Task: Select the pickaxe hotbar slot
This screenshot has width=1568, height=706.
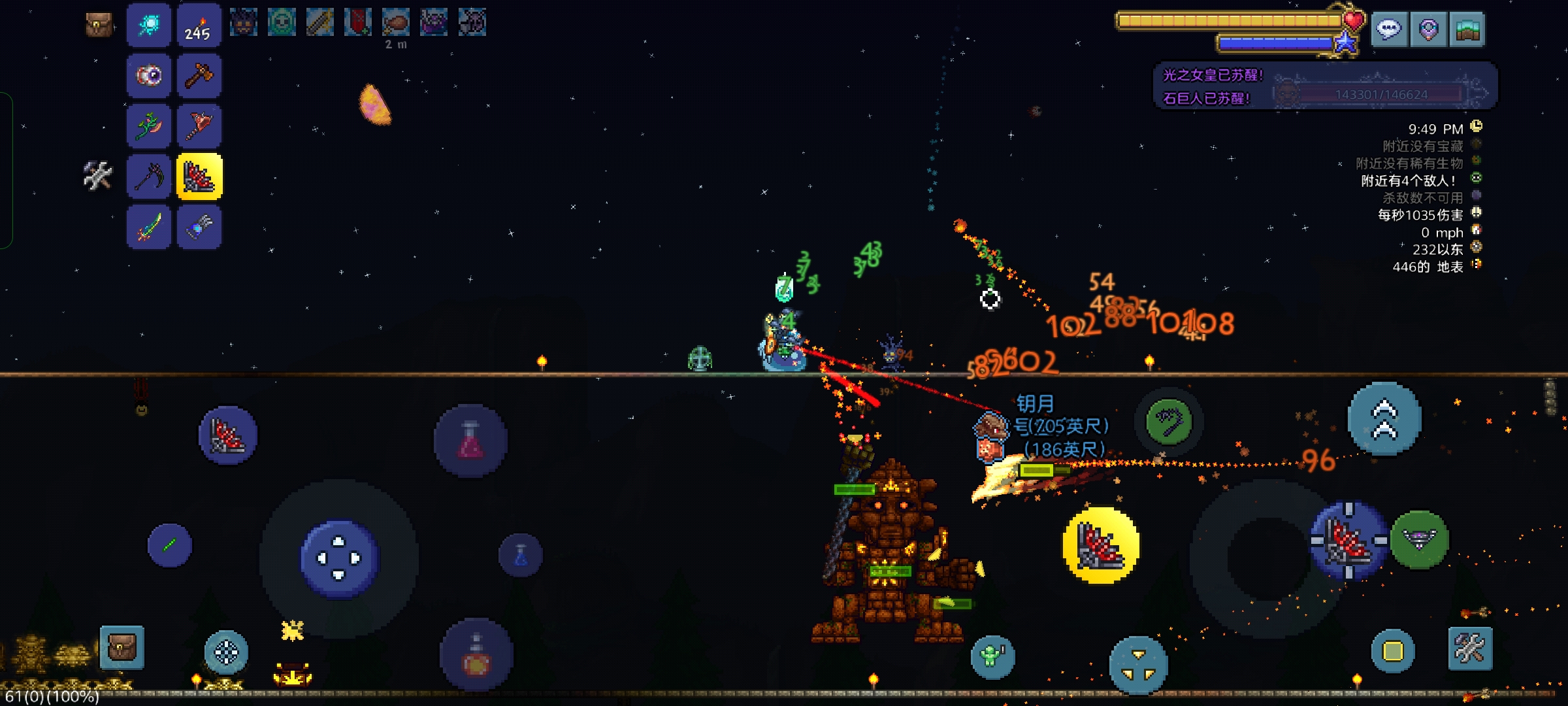Action: 149,176
